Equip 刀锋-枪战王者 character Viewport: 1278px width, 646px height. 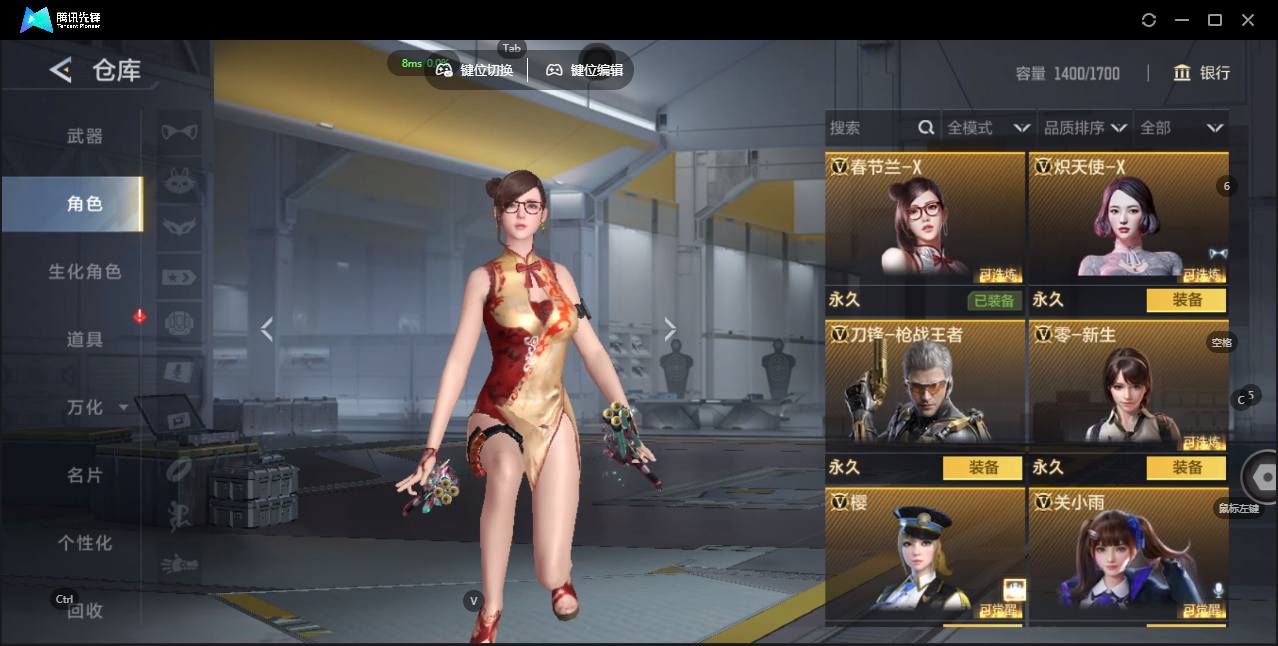click(982, 467)
